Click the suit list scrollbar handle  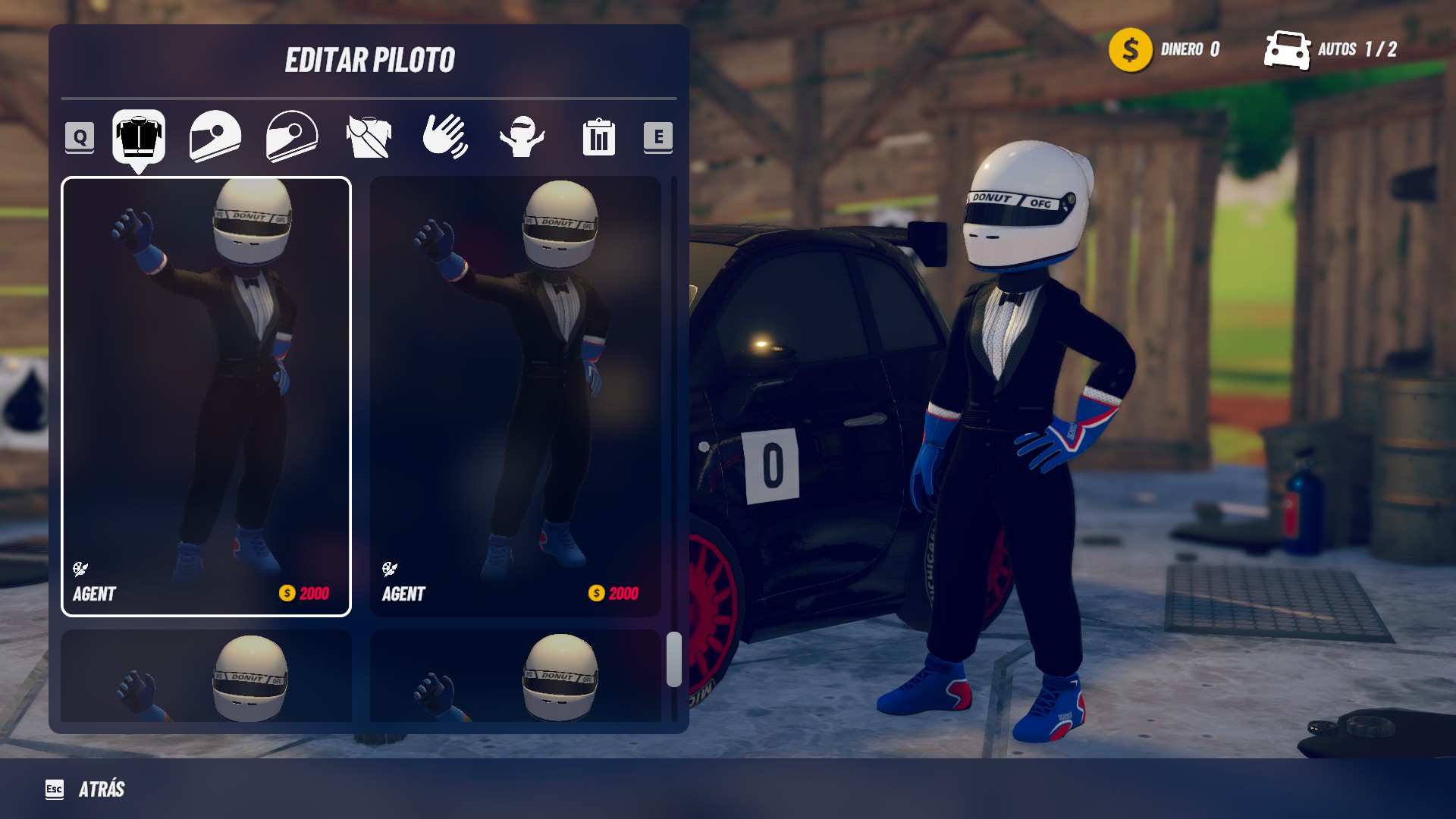click(x=673, y=659)
